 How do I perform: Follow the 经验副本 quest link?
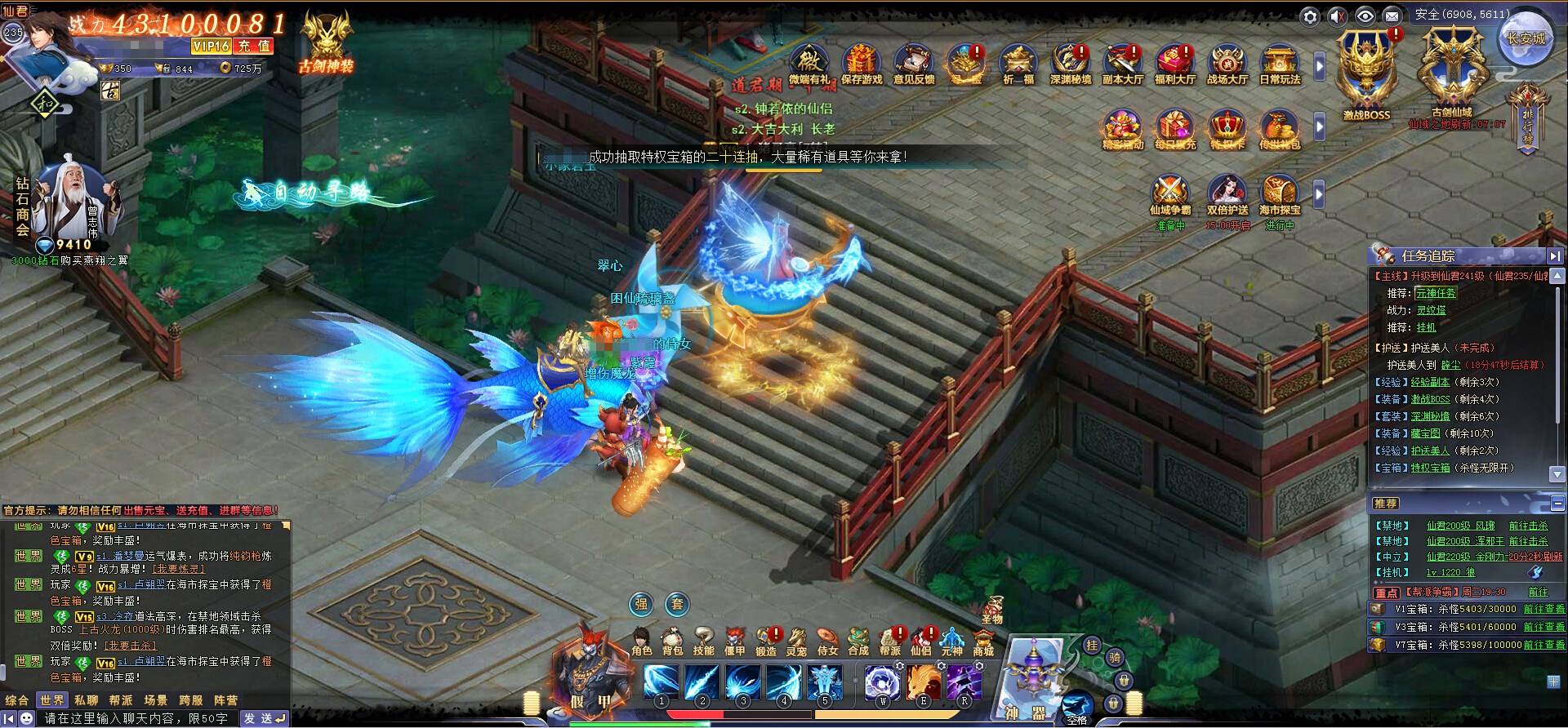click(x=1429, y=382)
